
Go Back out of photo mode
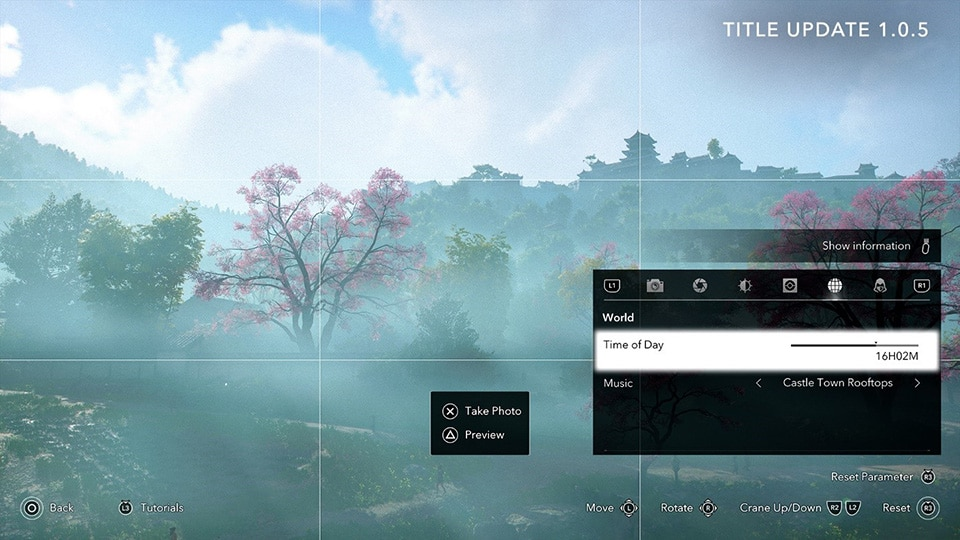point(49,508)
